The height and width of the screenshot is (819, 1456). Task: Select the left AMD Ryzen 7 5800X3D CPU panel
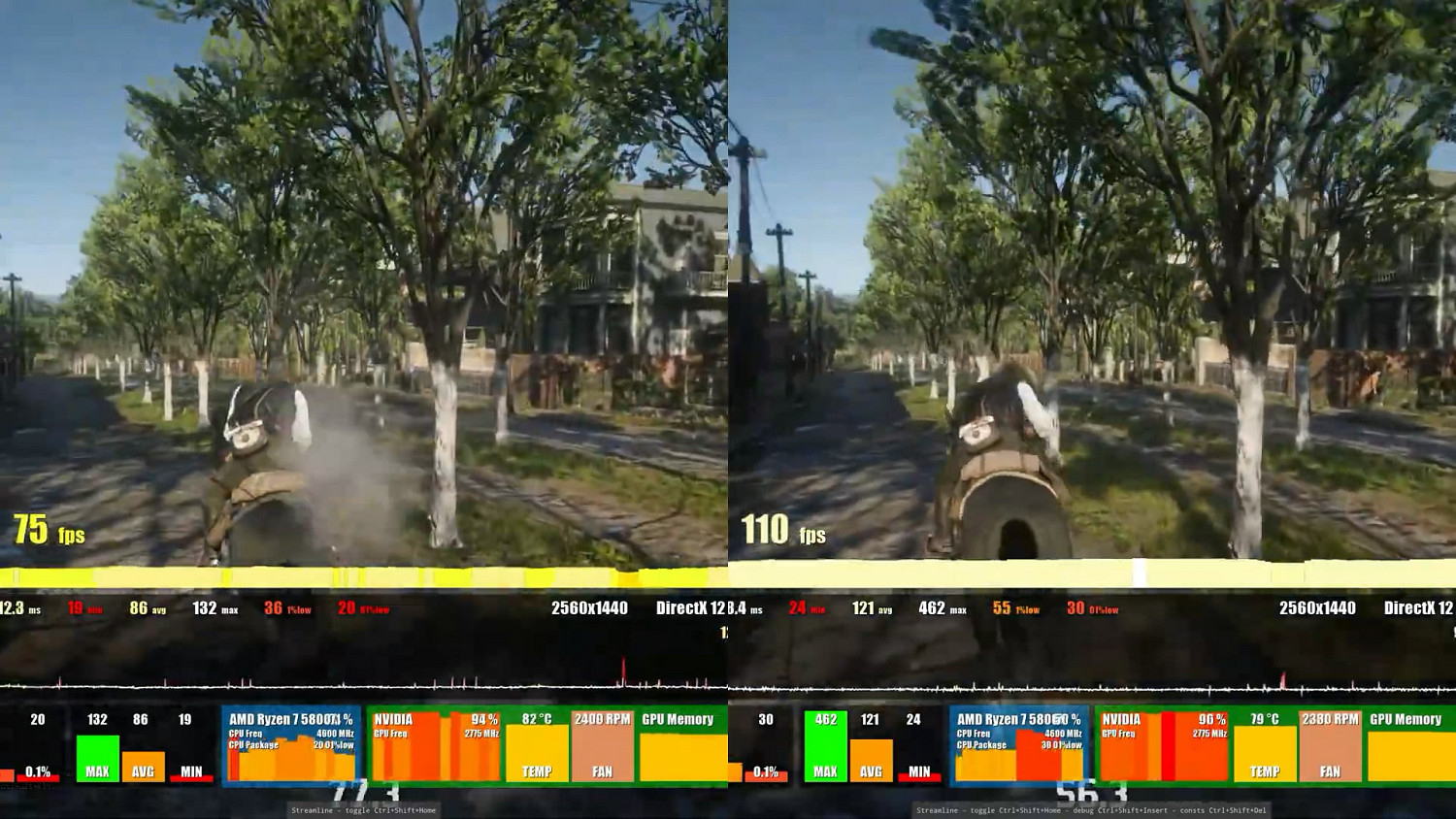[289, 745]
